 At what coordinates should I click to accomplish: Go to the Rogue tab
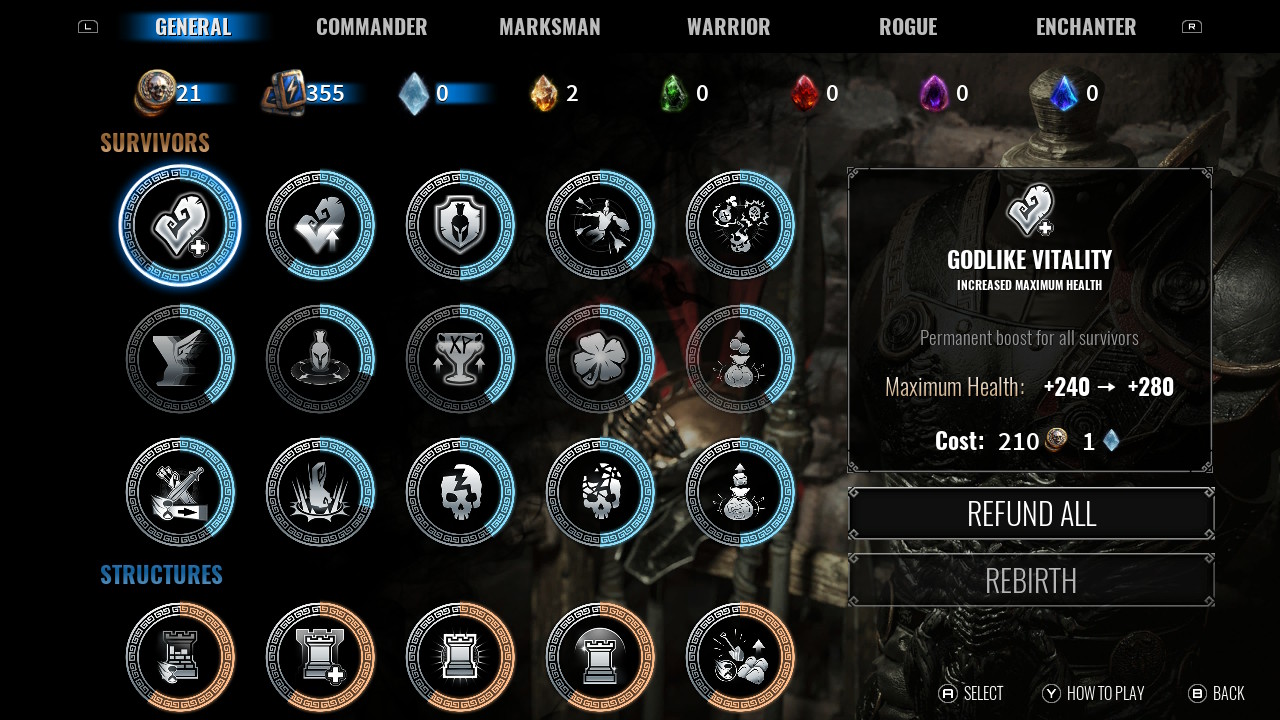(907, 27)
